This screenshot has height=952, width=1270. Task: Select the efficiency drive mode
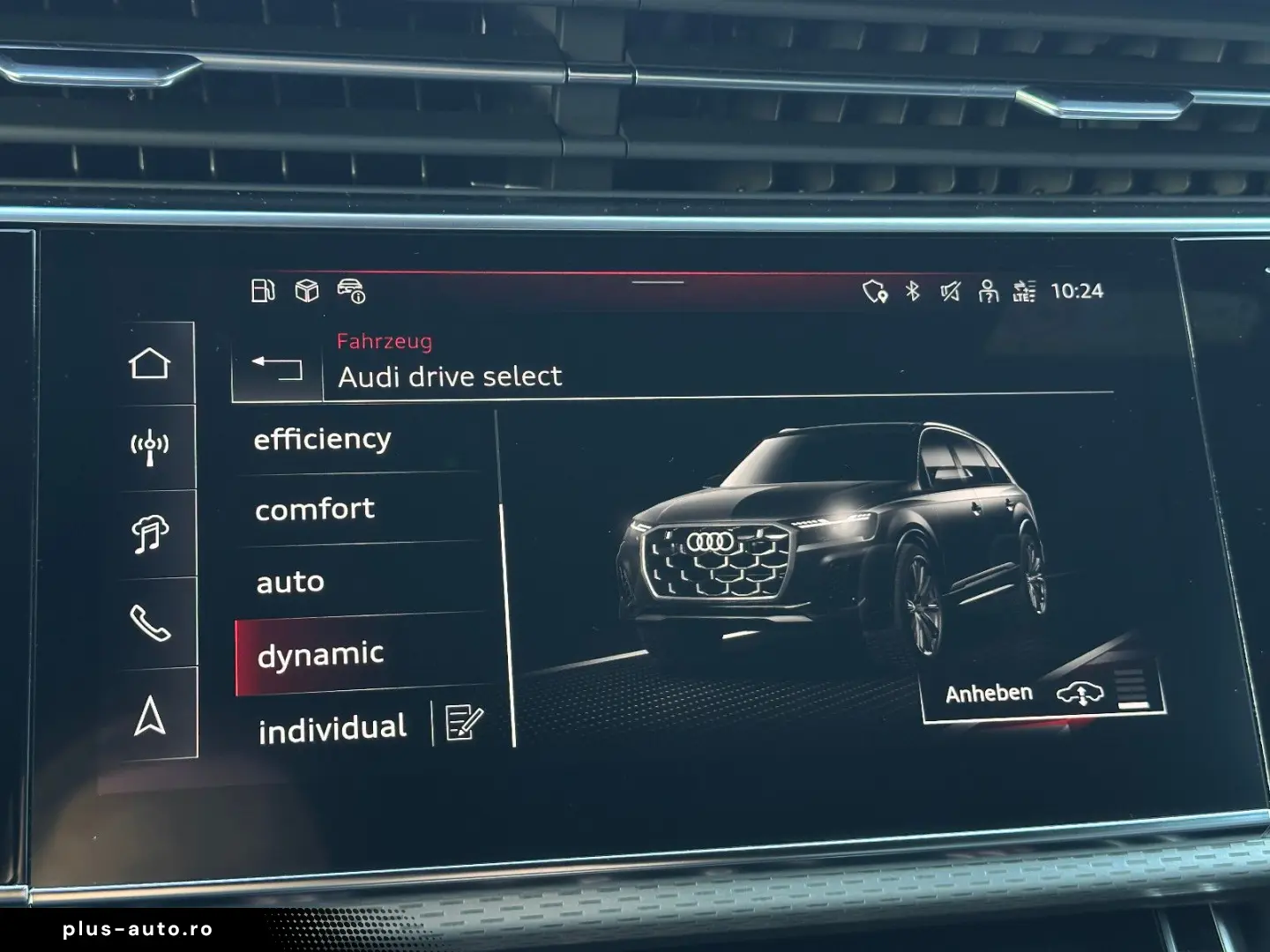323,438
